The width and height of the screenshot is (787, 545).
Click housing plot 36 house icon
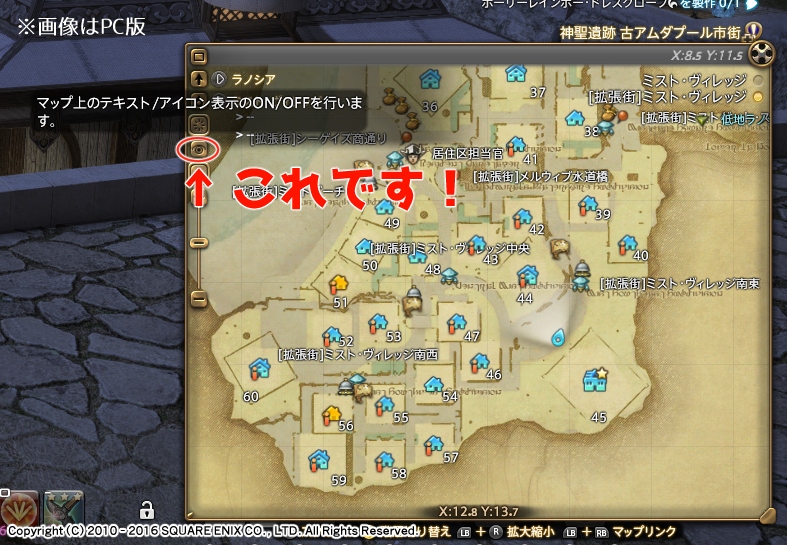(x=431, y=77)
